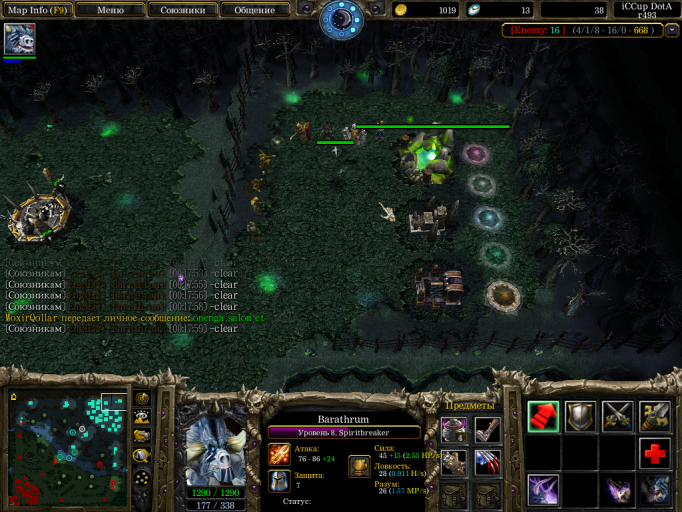
Task: Select the claws item in inventory
Action: pos(487,462)
